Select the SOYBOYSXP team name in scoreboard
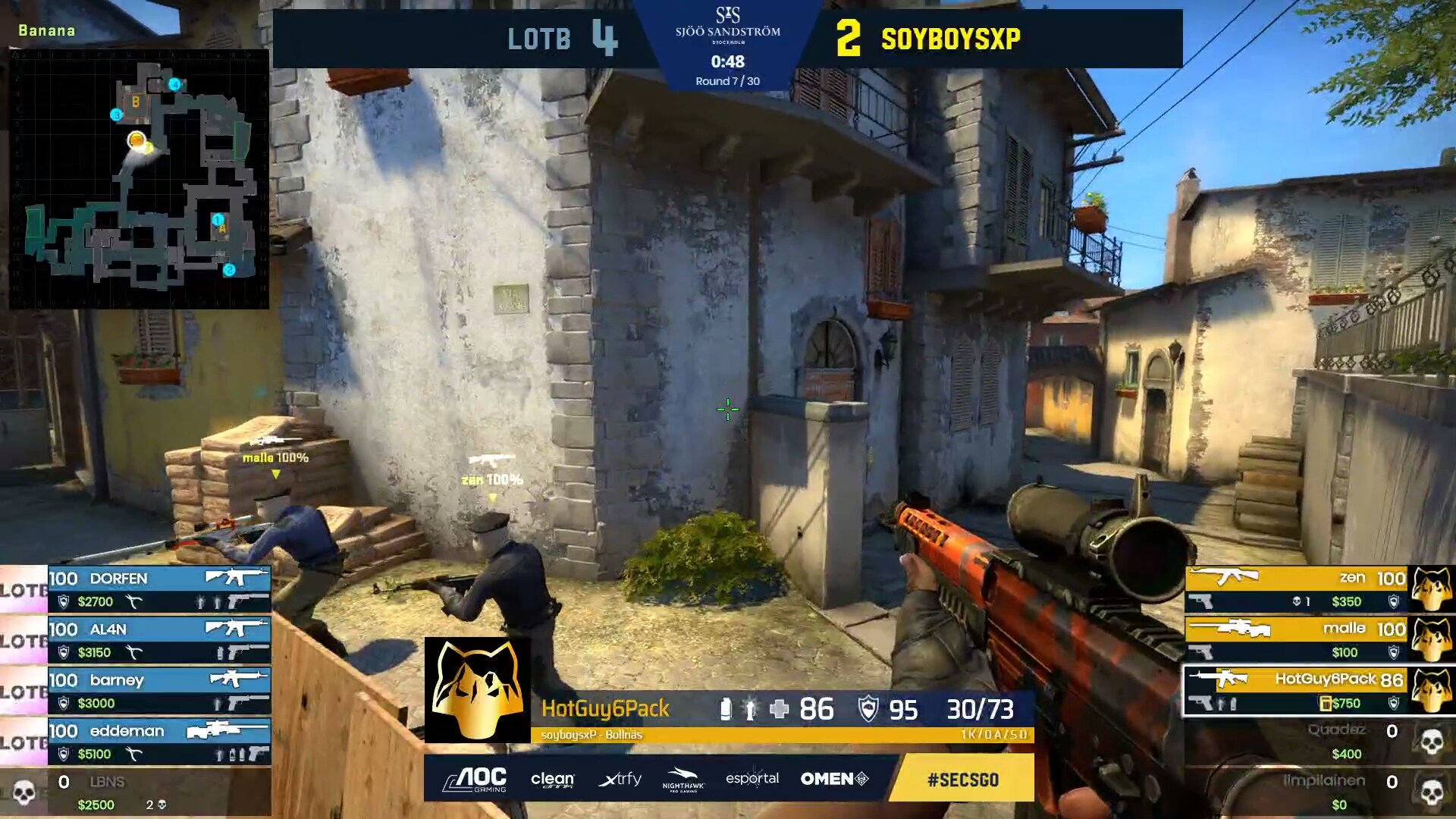The image size is (1456, 819). click(x=950, y=39)
